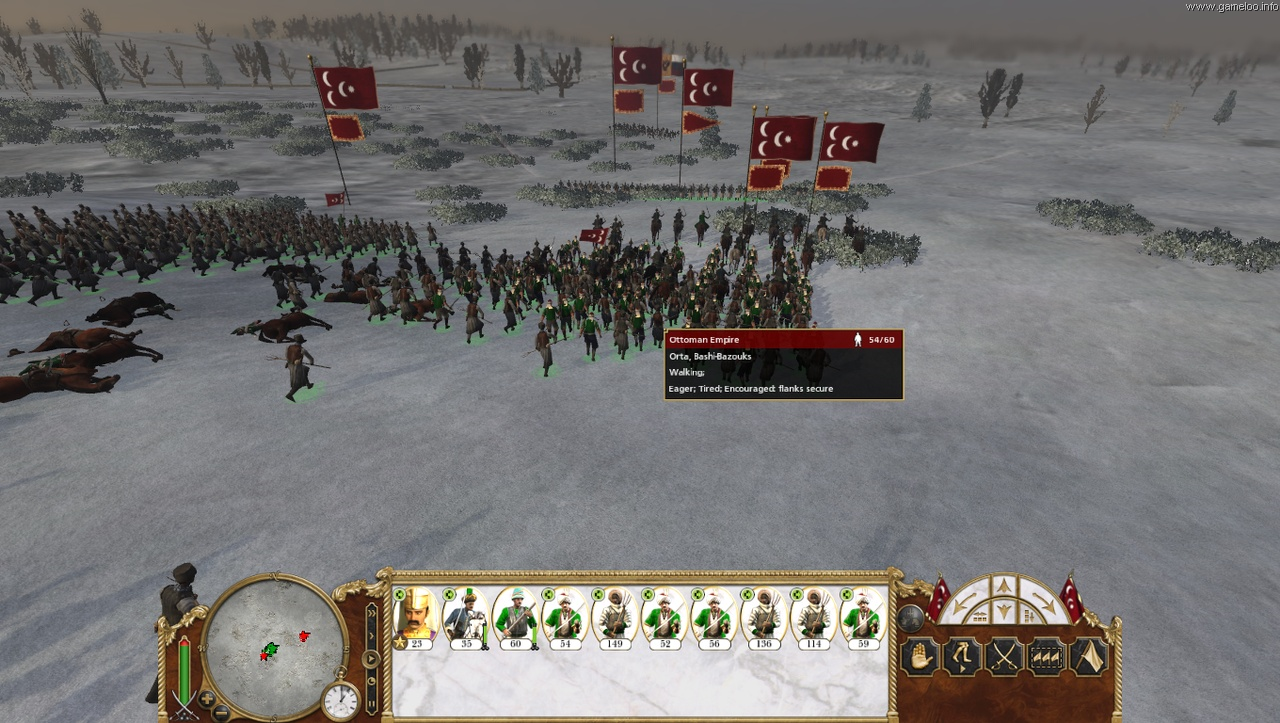Activate melee mode with crossed swords icon
The height and width of the screenshot is (723, 1280).
tap(1004, 657)
